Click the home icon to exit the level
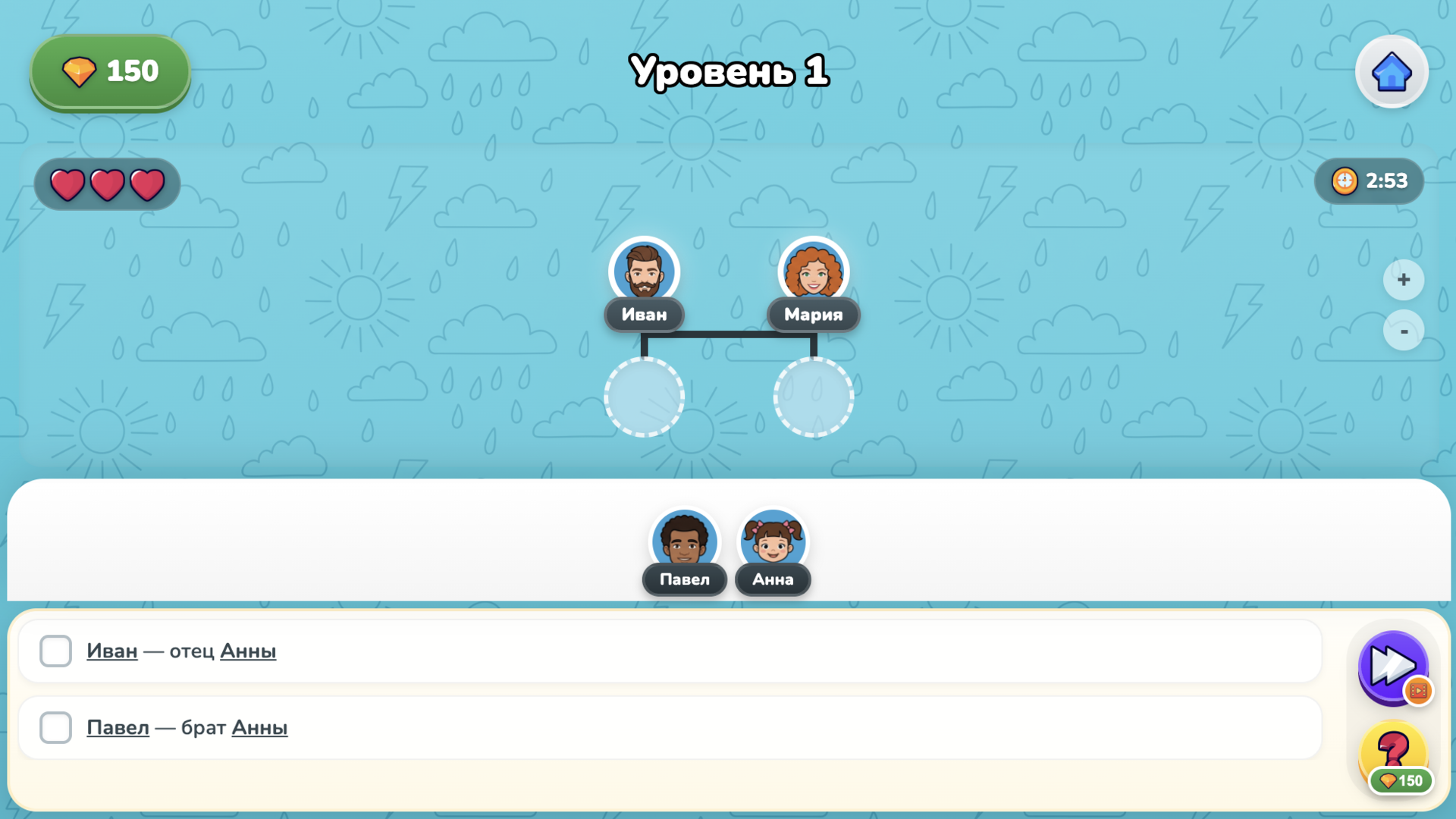The height and width of the screenshot is (819, 1456). 1392,71
